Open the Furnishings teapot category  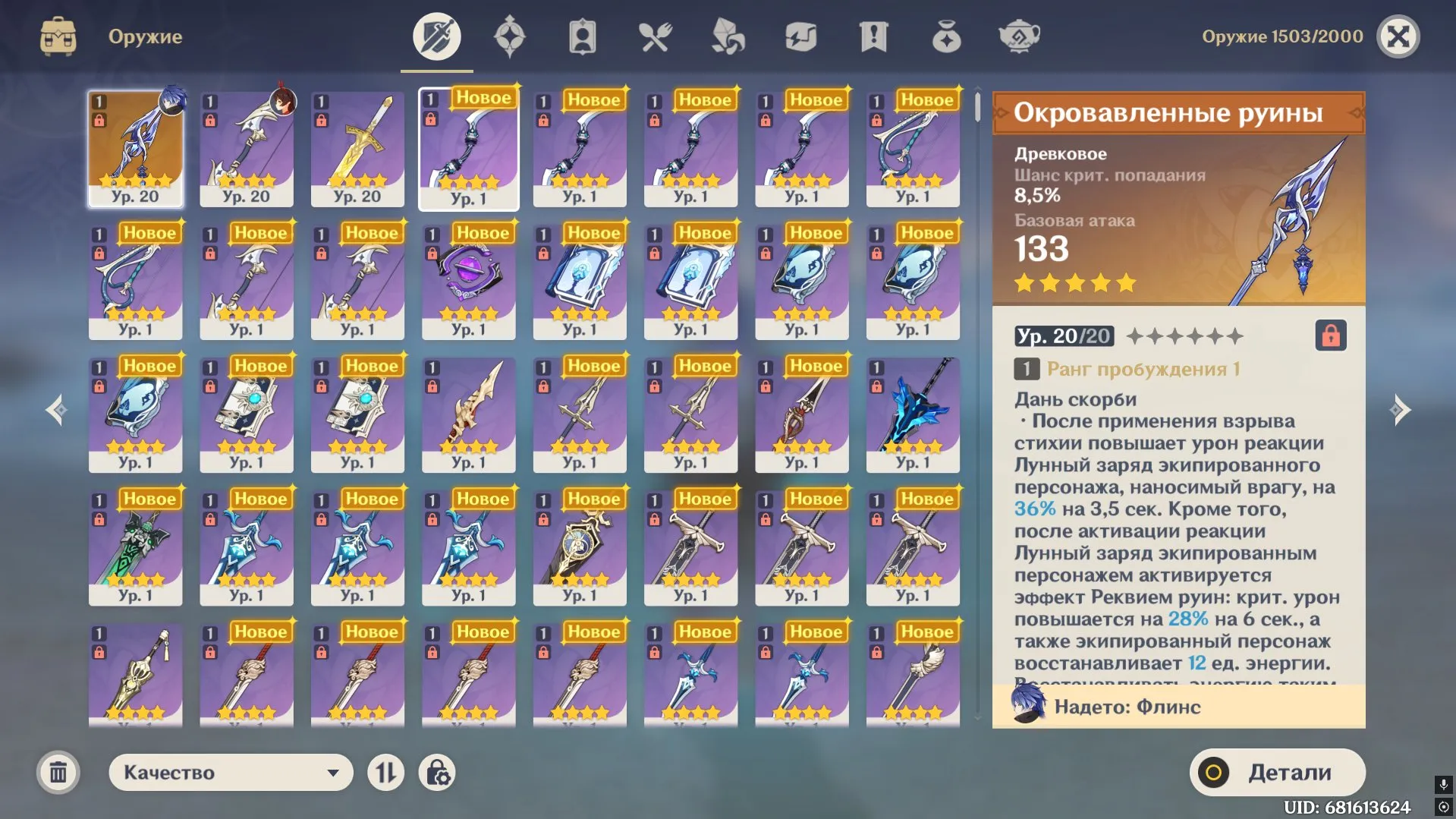[1017, 36]
